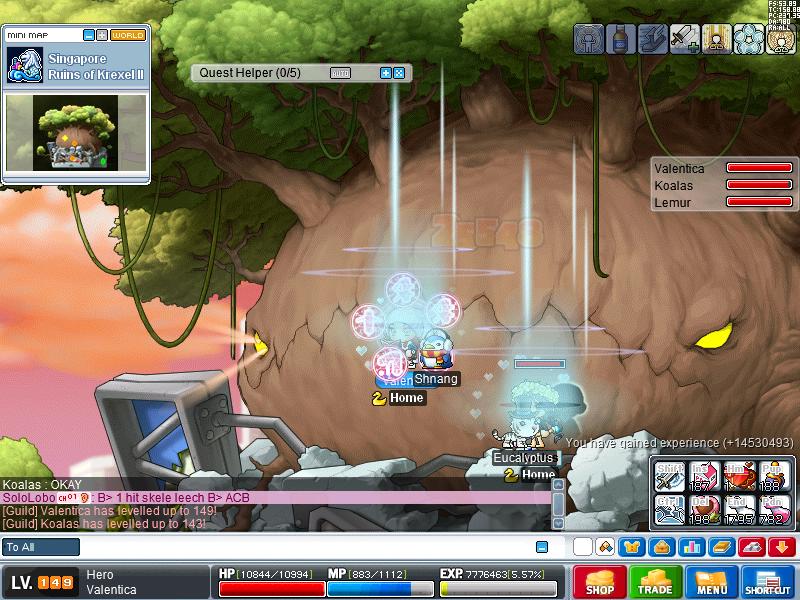
Task: Open the Trade window
Action: click(x=656, y=582)
